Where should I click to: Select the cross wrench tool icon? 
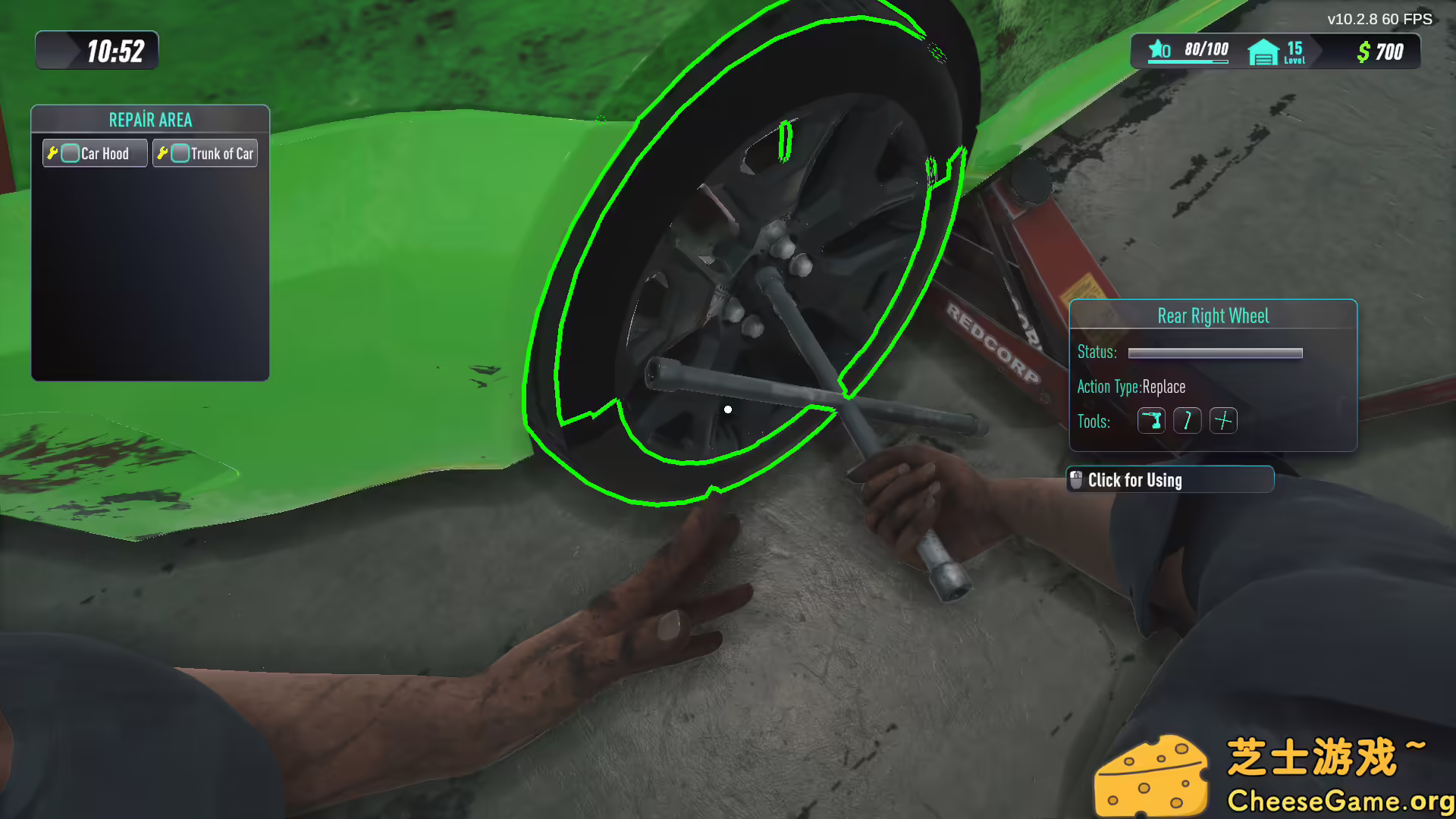(x=1224, y=421)
